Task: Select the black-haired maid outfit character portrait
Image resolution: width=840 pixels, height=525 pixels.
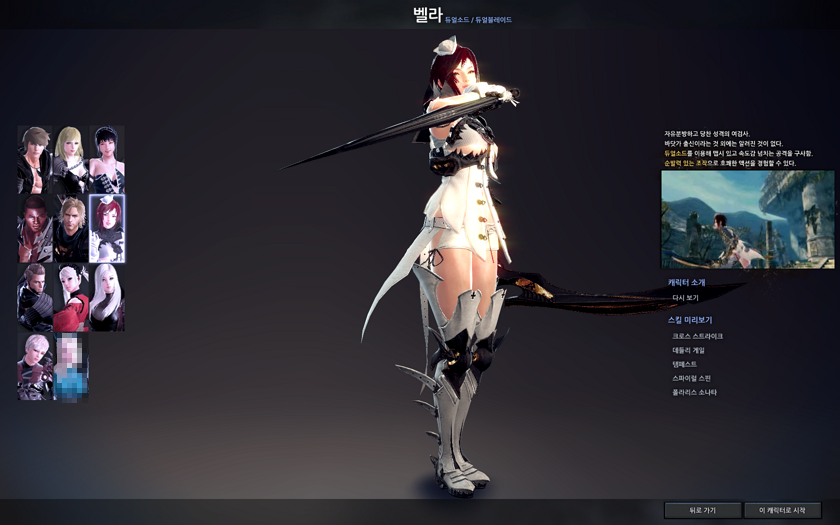Action: click(x=107, y=159)
